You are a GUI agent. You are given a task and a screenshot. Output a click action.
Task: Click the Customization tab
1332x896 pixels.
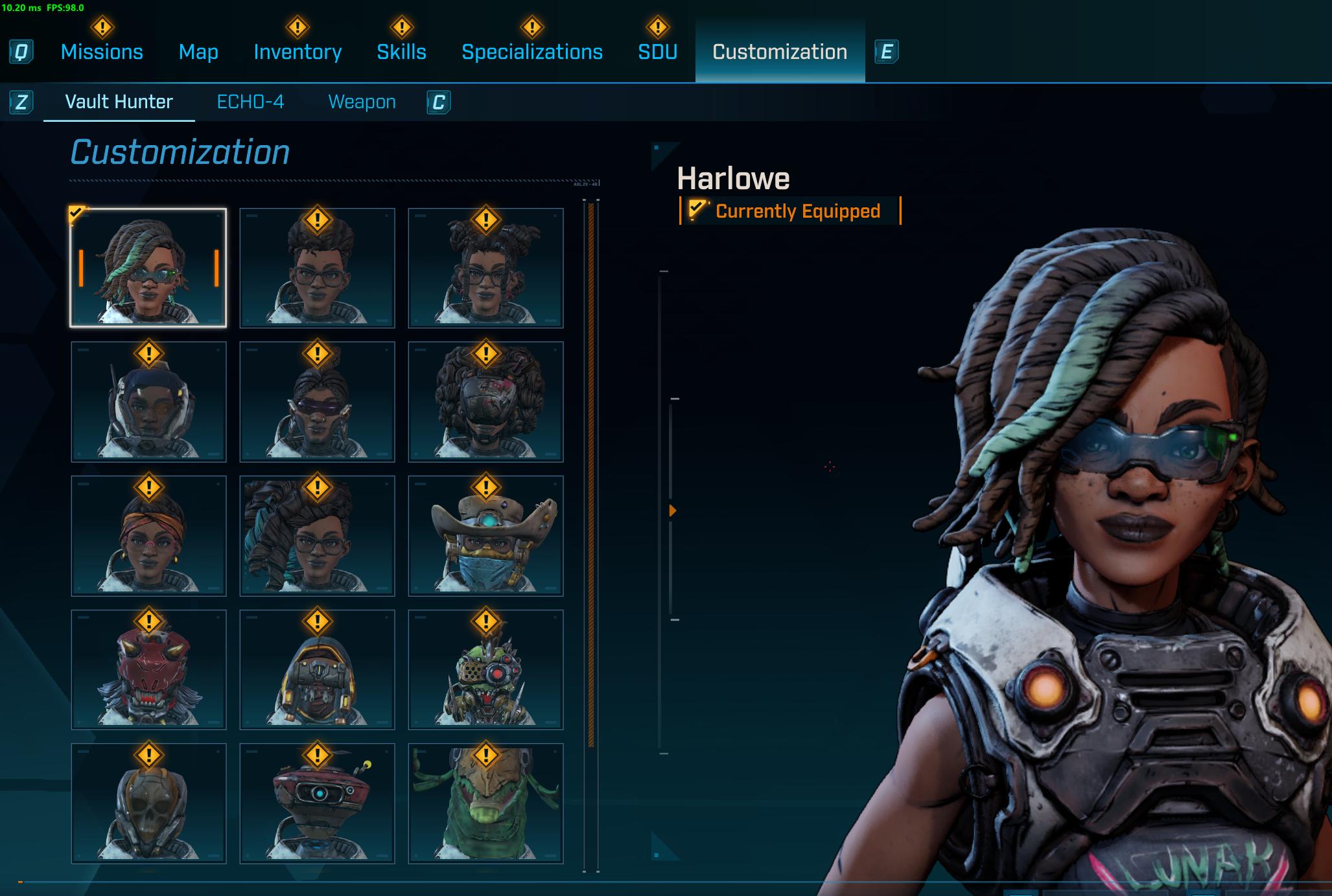point(779,52)
